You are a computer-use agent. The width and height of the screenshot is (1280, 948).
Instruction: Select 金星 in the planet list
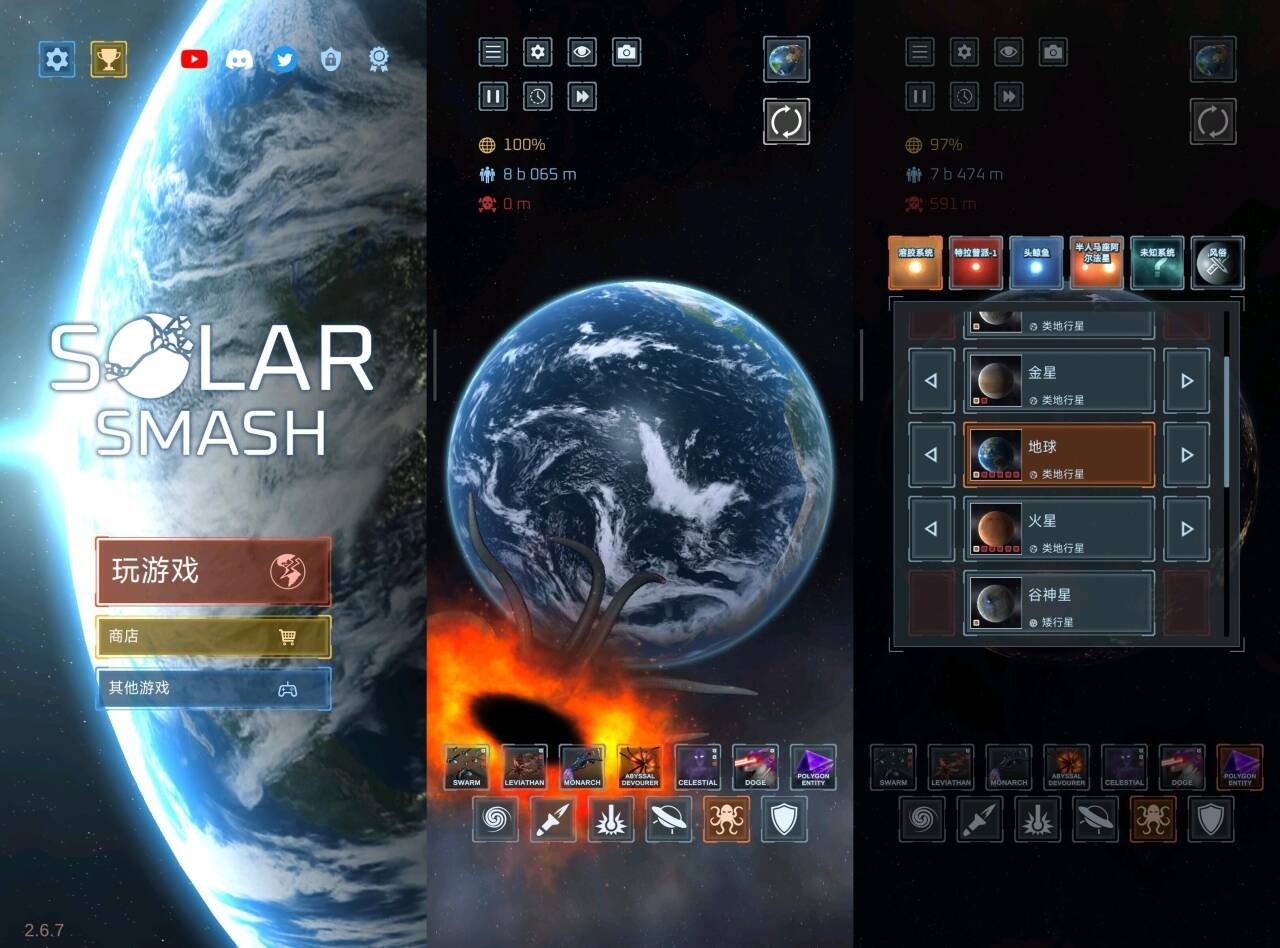coord(1059,381)
